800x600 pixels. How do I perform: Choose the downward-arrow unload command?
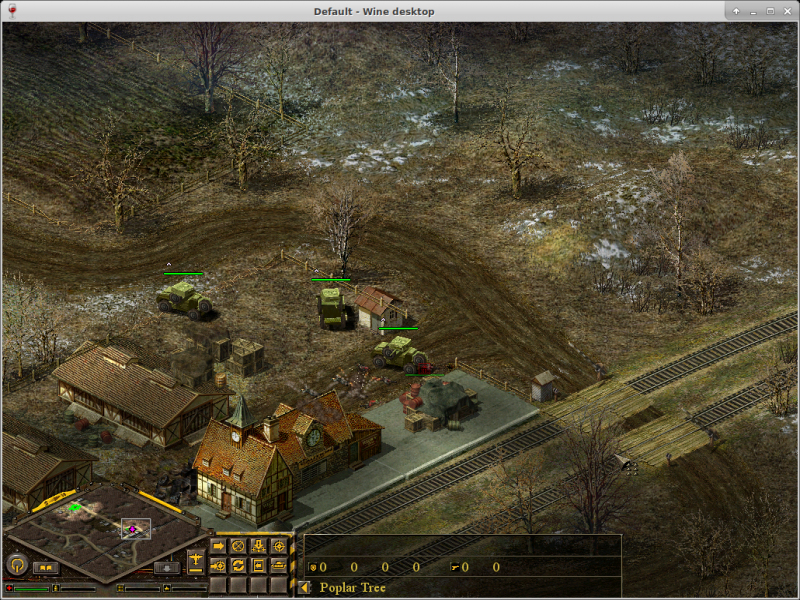click(258, 546)
